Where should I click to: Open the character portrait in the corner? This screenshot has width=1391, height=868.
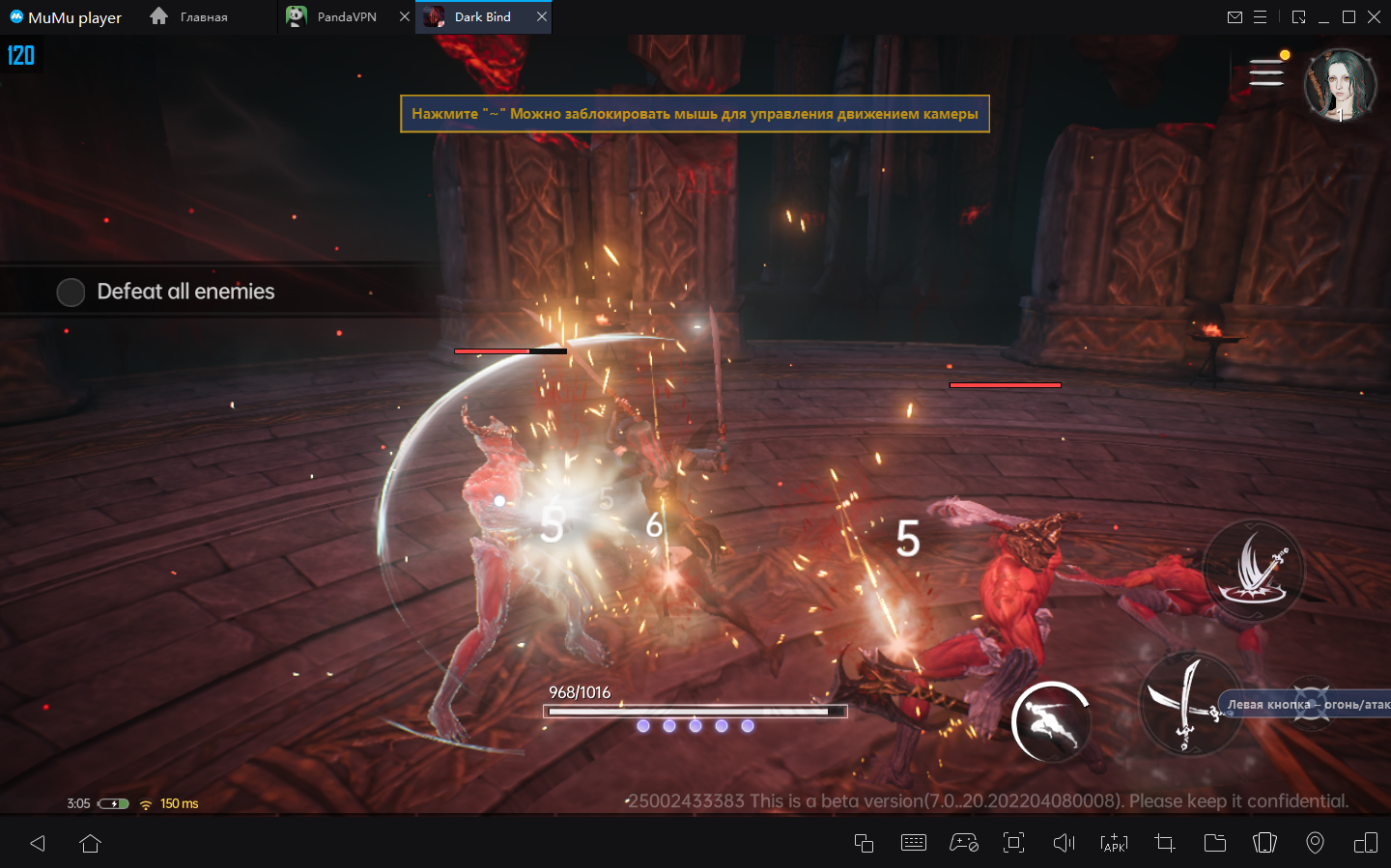[1340, 84]
